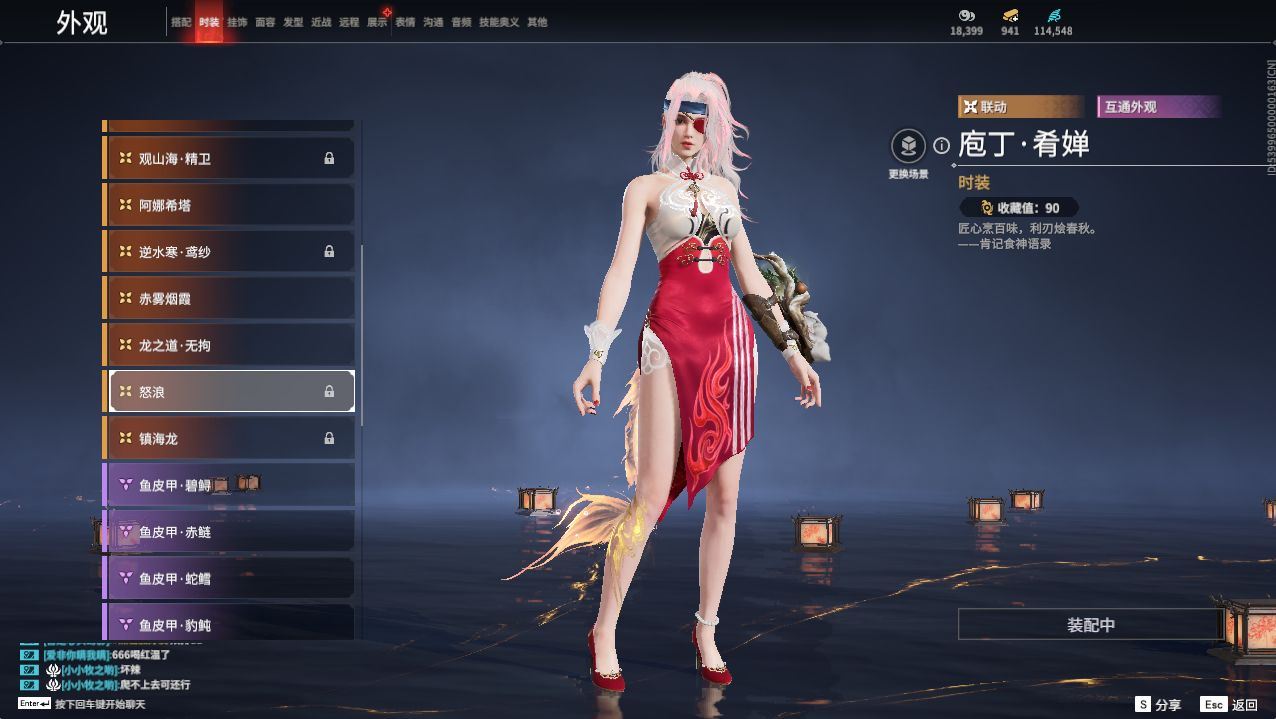Select the 赤雾烟霞 outfit

[x=230, y=298]
